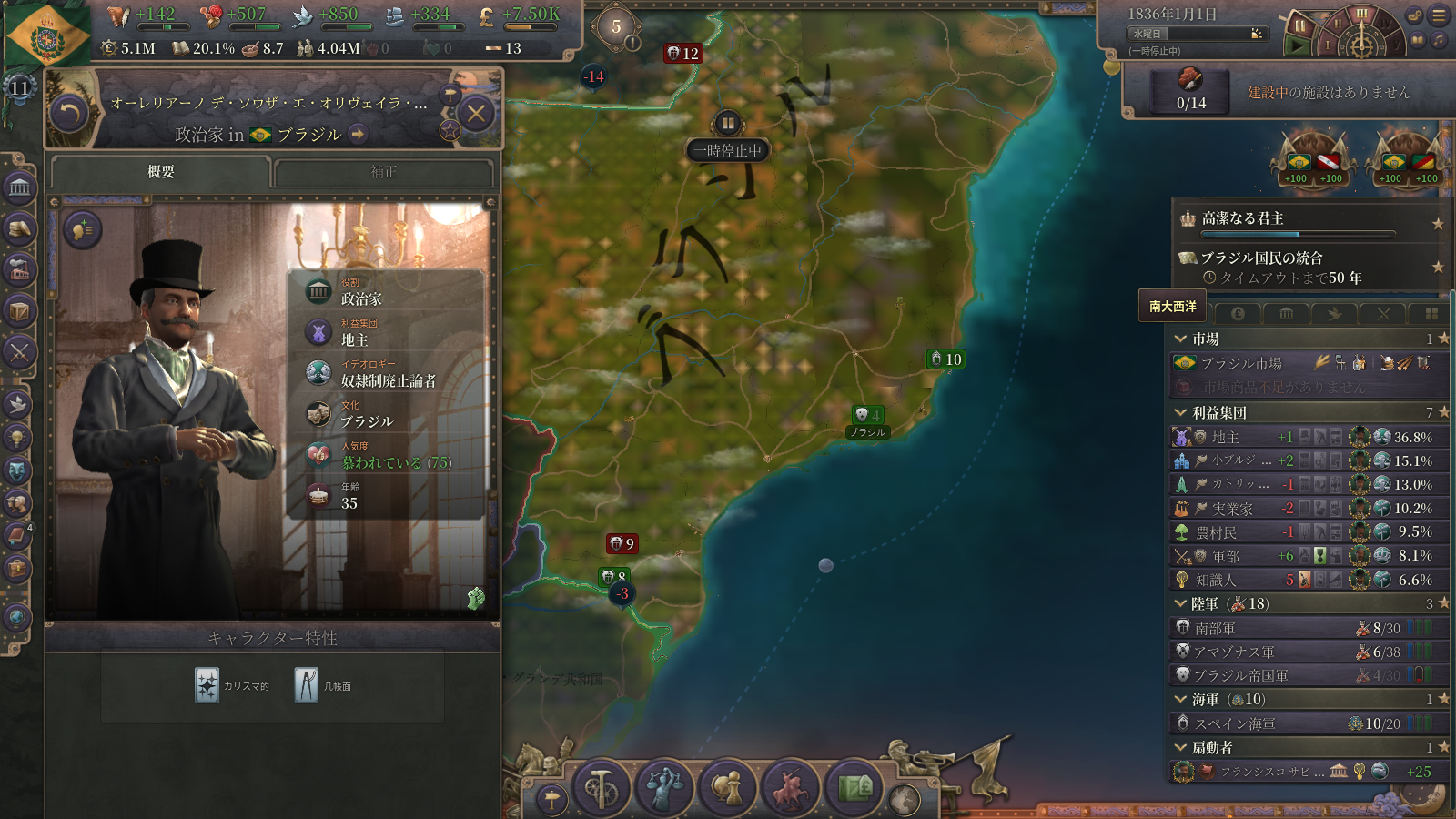This screenshot has width=1456, height=819.
Task: Open the hammer production lens button
Action: tap(601, 787)
